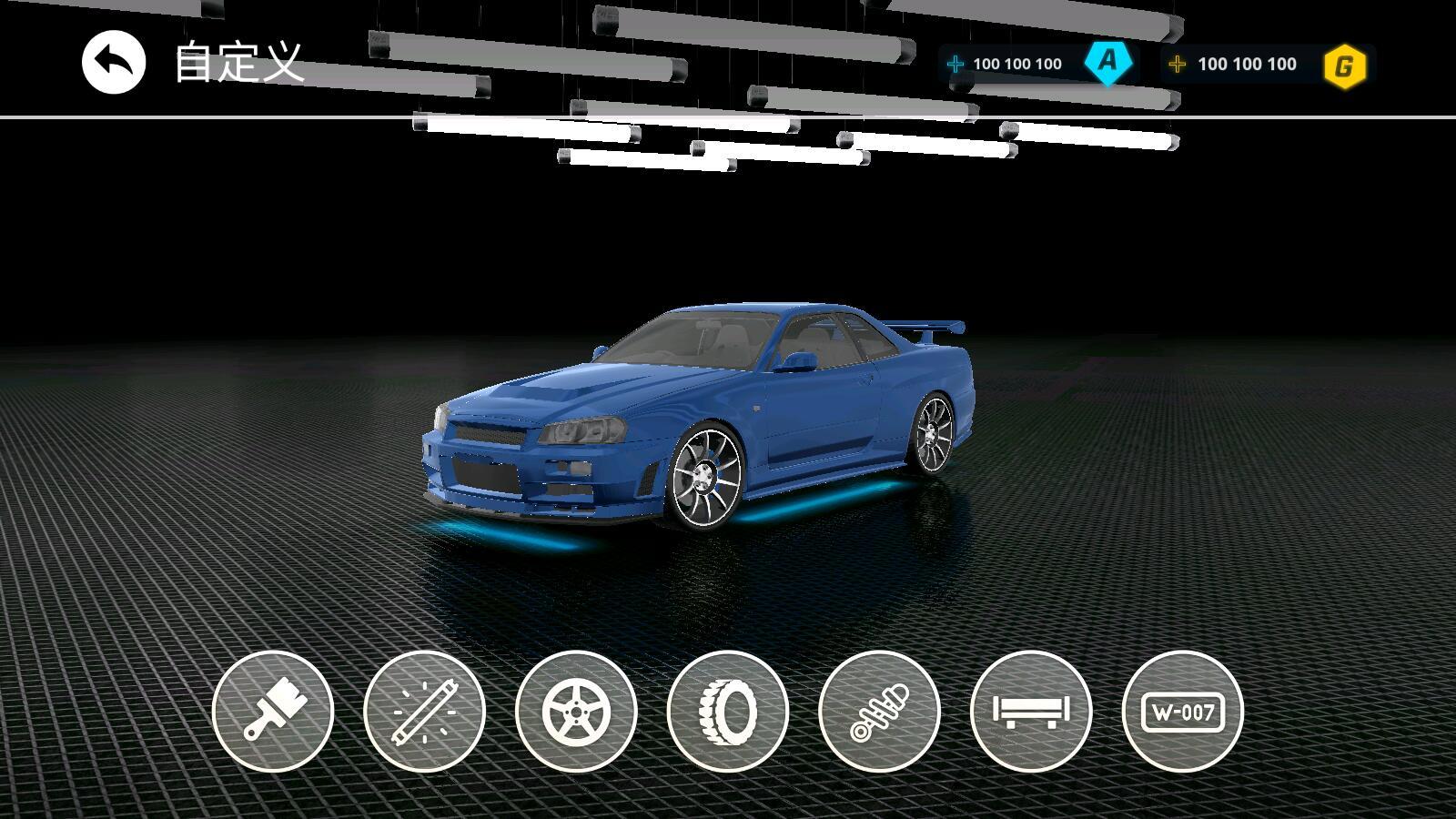Open the neon light tube options
Viewport: 1456px width, 819px height.
tap(424, 711)
